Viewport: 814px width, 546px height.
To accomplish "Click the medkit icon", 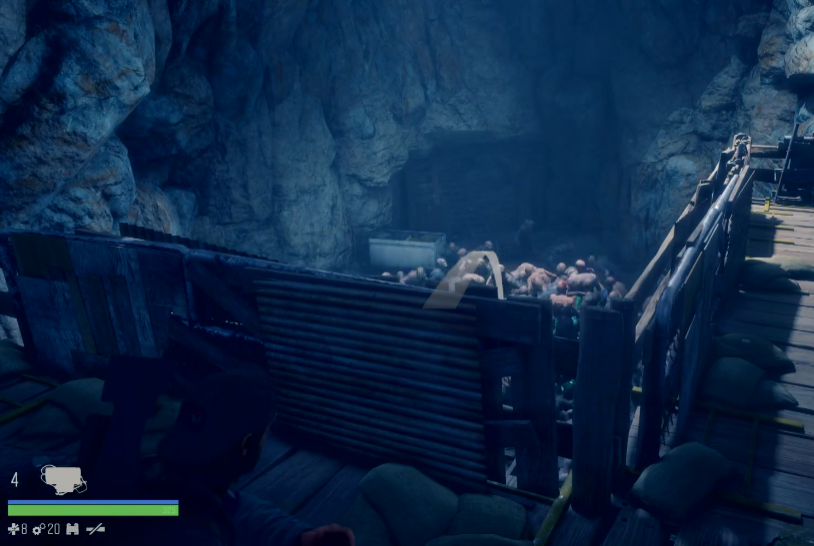I will point(13,529).
